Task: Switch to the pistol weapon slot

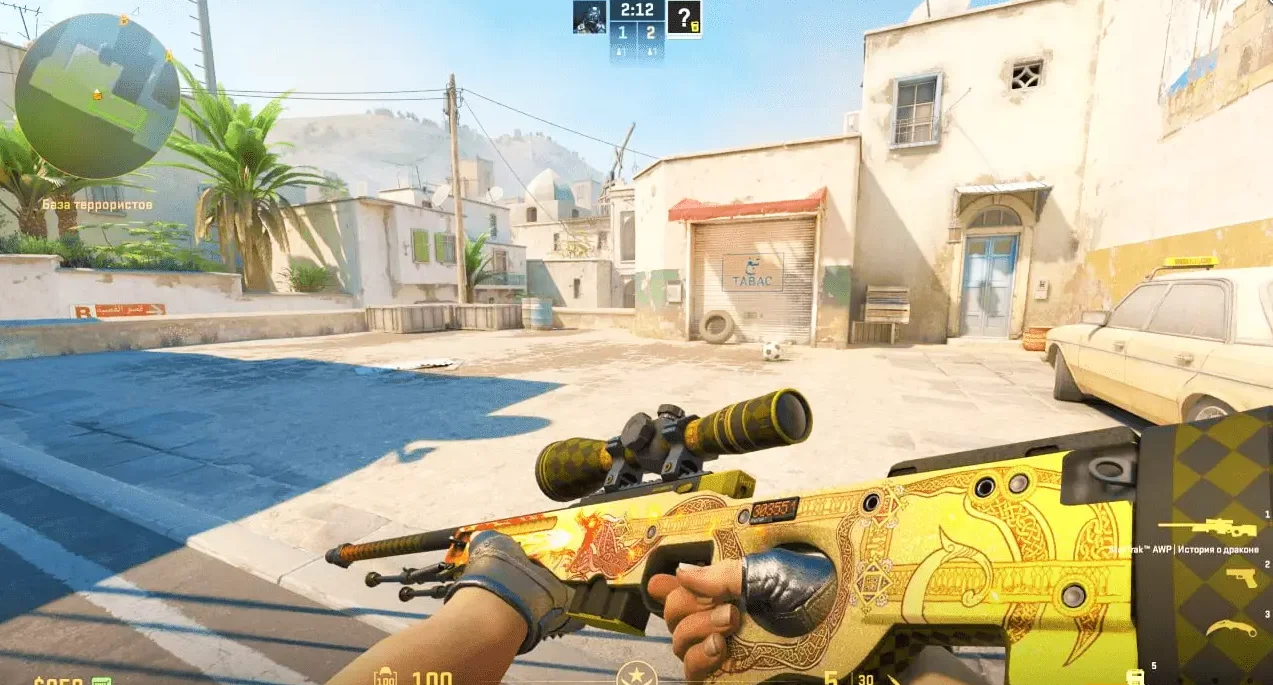Action: 1240,578
